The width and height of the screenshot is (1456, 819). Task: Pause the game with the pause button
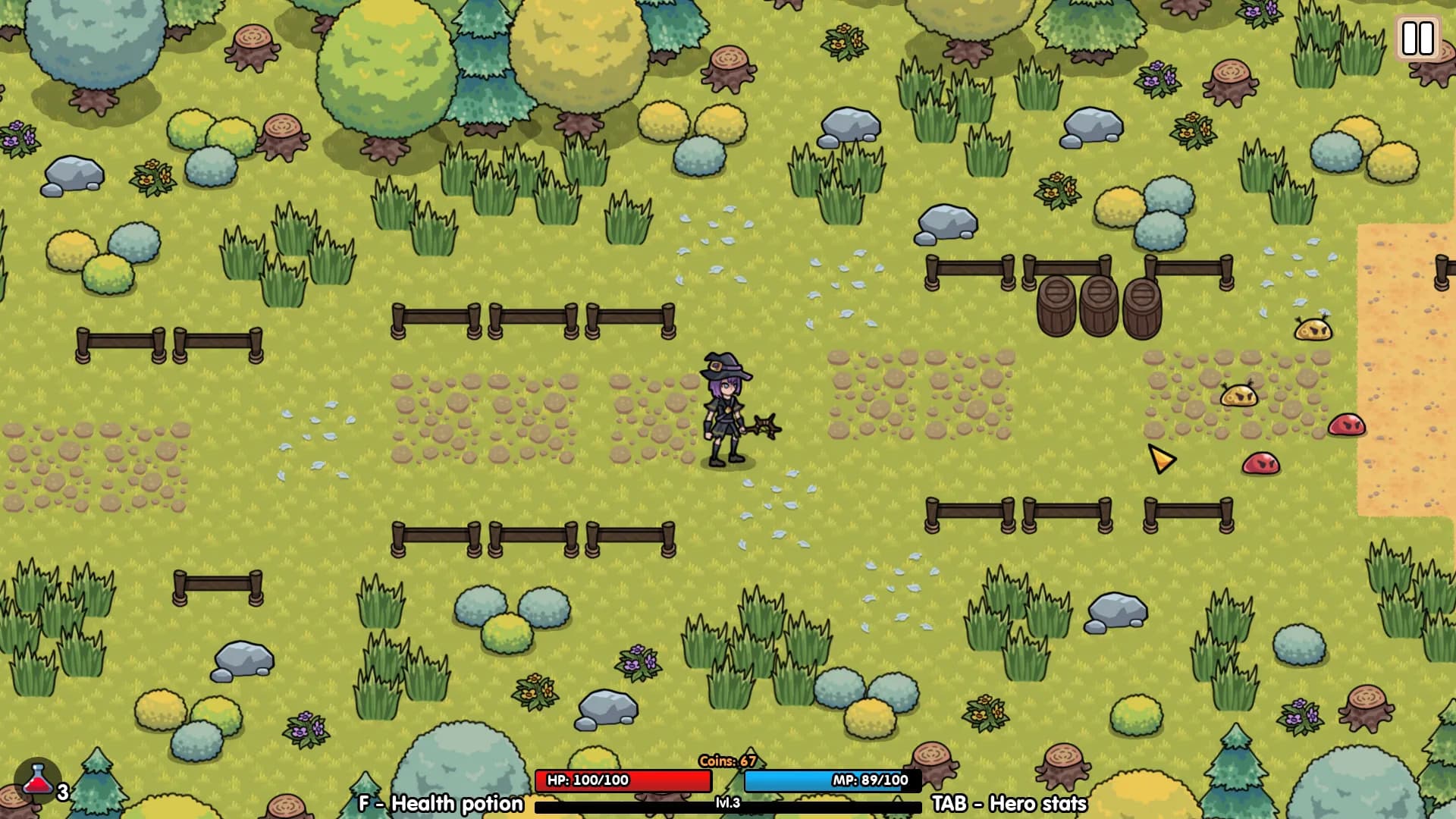tap(1417, 38)
